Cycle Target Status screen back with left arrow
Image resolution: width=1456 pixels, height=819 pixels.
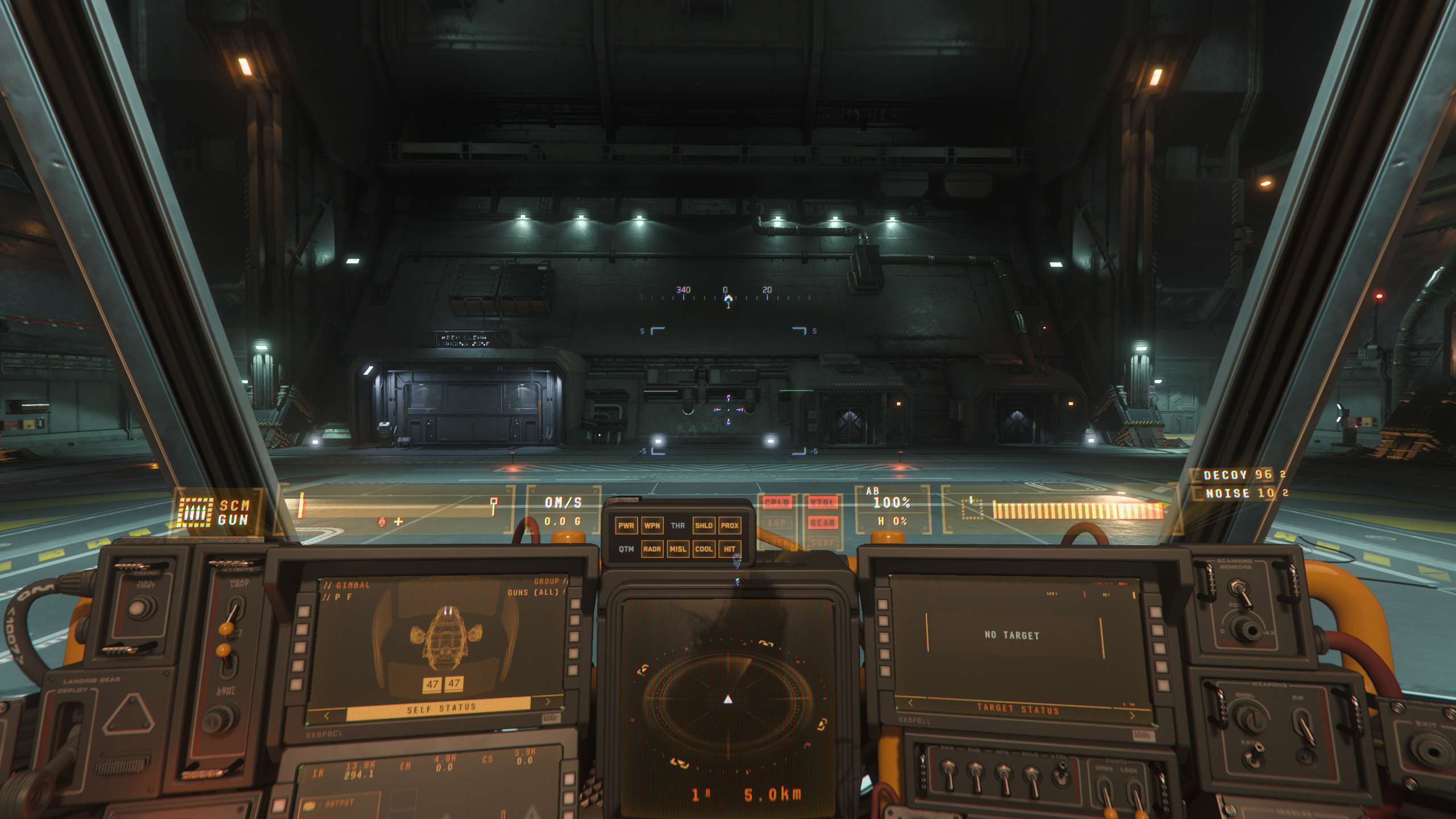911,703
